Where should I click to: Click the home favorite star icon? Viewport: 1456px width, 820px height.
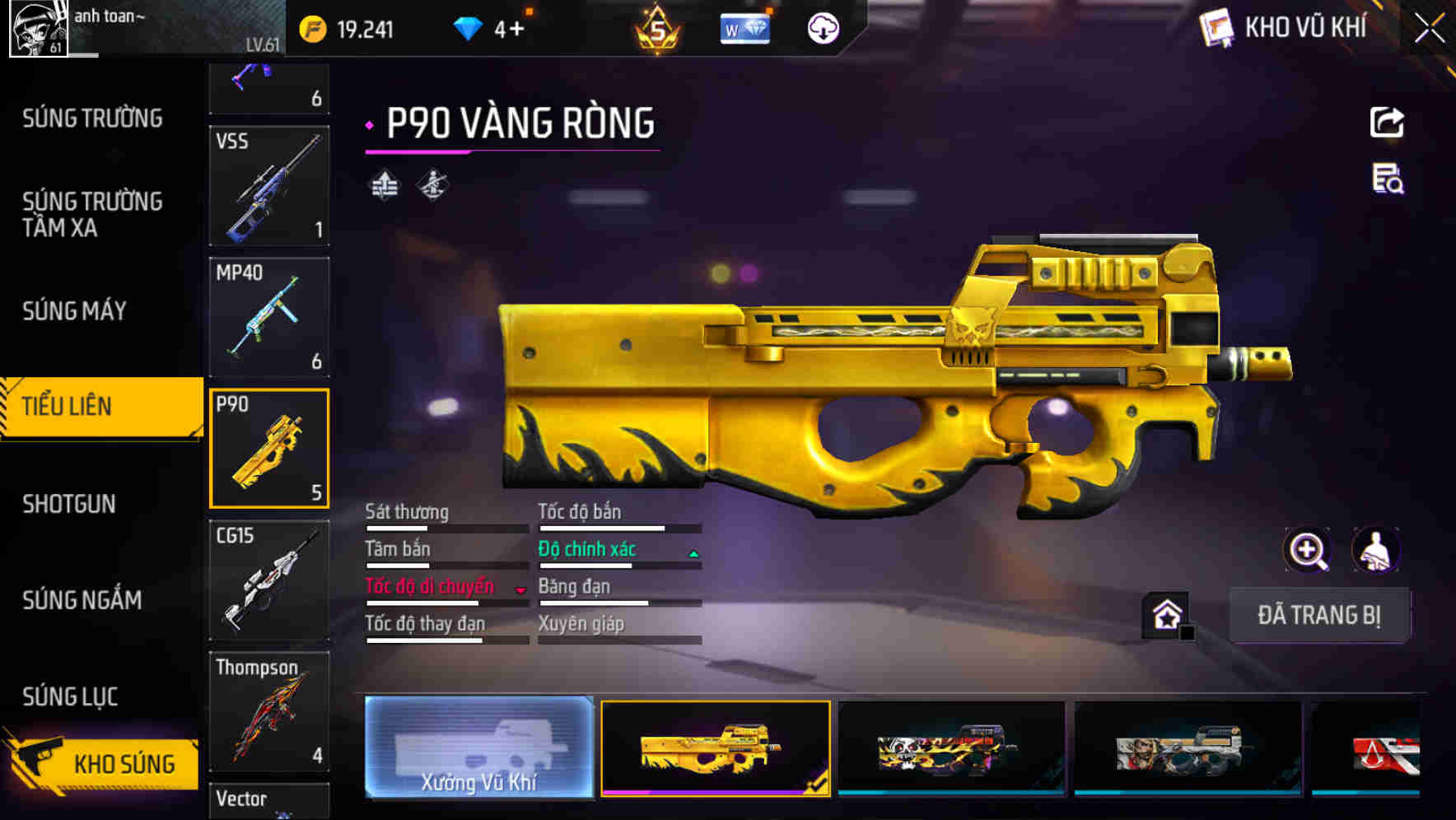pyautogui.click(x=1164, y=613)
